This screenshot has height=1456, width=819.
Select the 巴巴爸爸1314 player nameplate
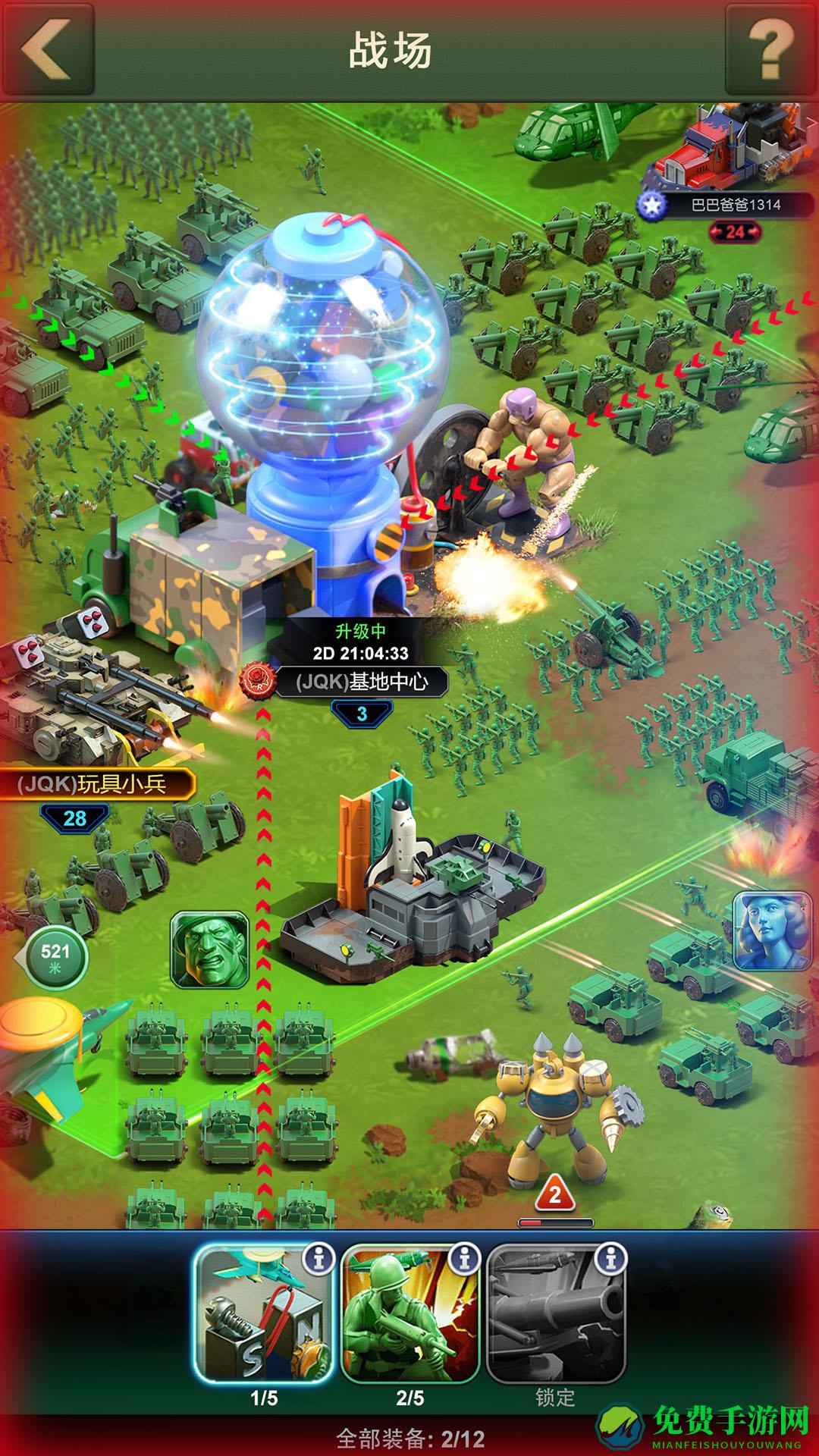pyautogui.click(x=734, y=205)
